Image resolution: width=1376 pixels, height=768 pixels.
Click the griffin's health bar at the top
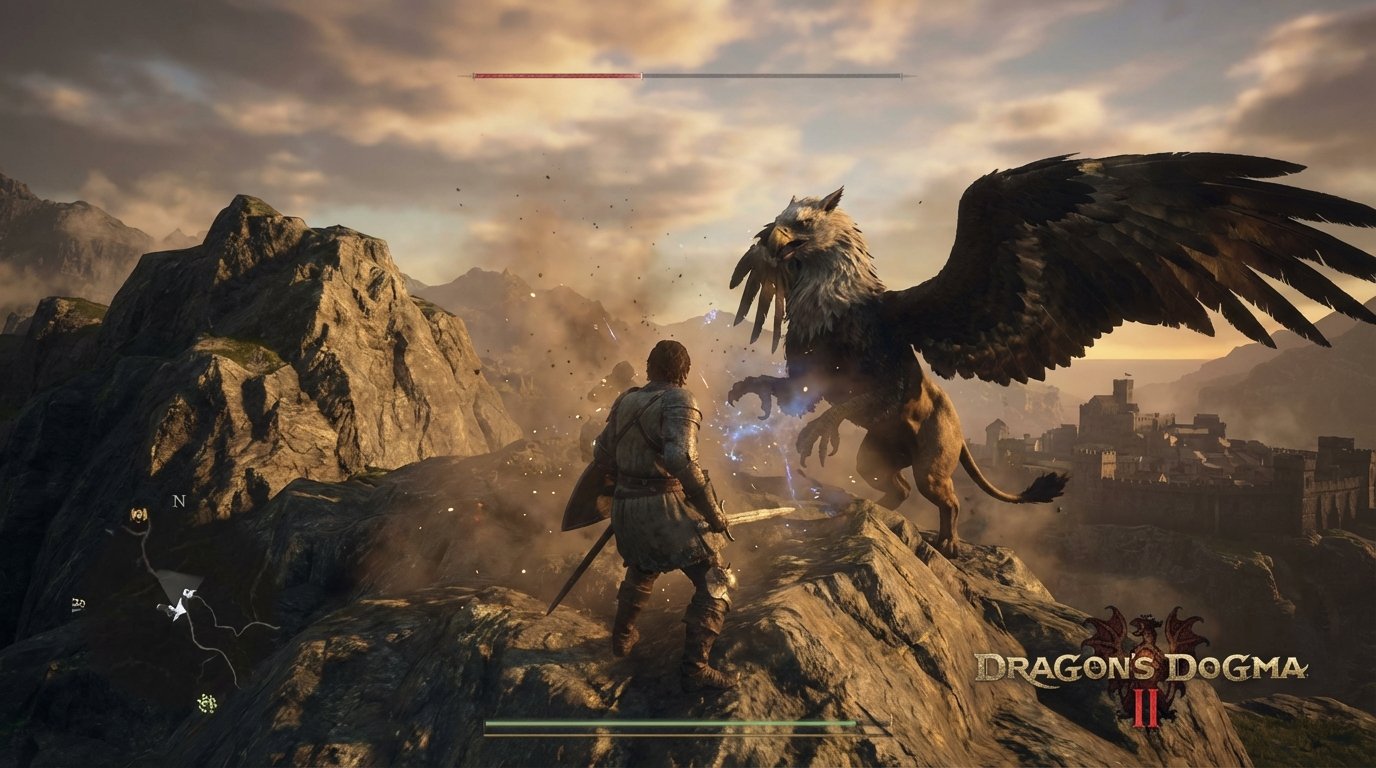point(688,74)
